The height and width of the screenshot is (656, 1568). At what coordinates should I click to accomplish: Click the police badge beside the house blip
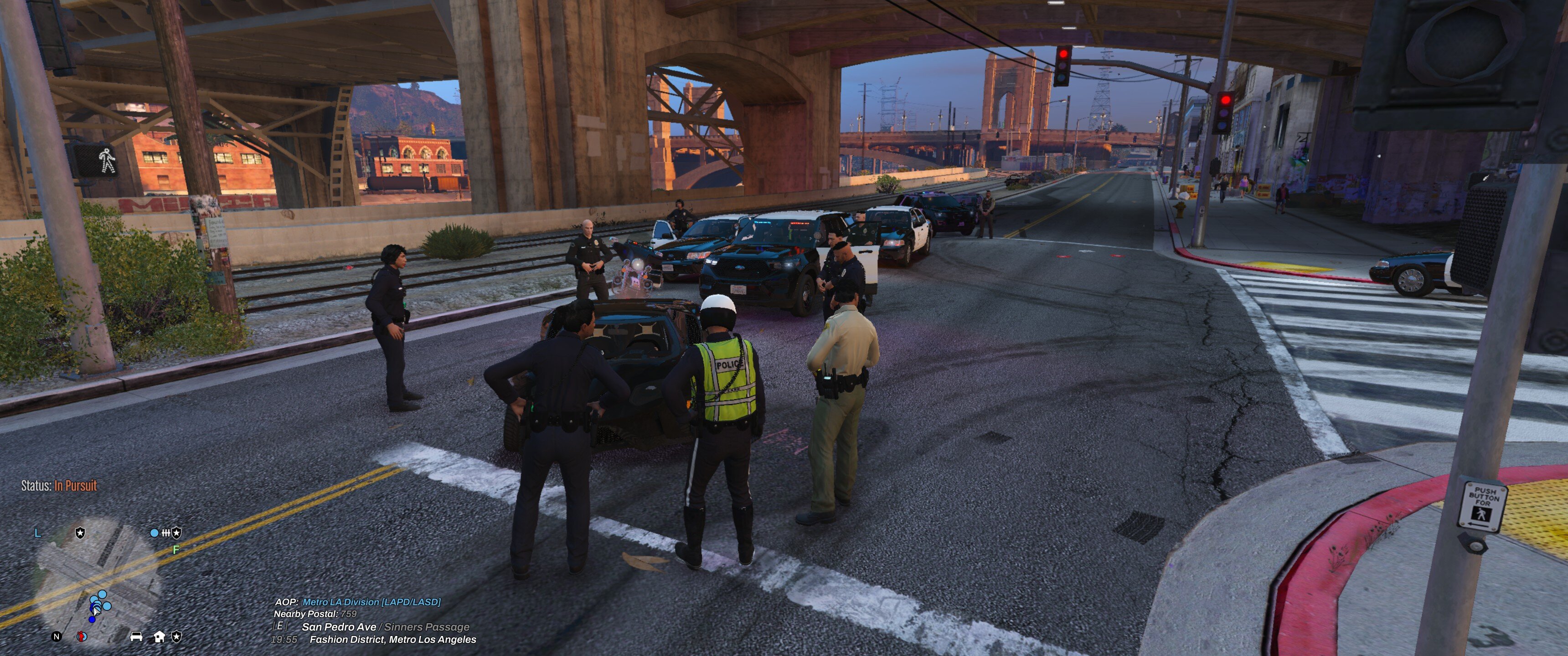[176, 636]
